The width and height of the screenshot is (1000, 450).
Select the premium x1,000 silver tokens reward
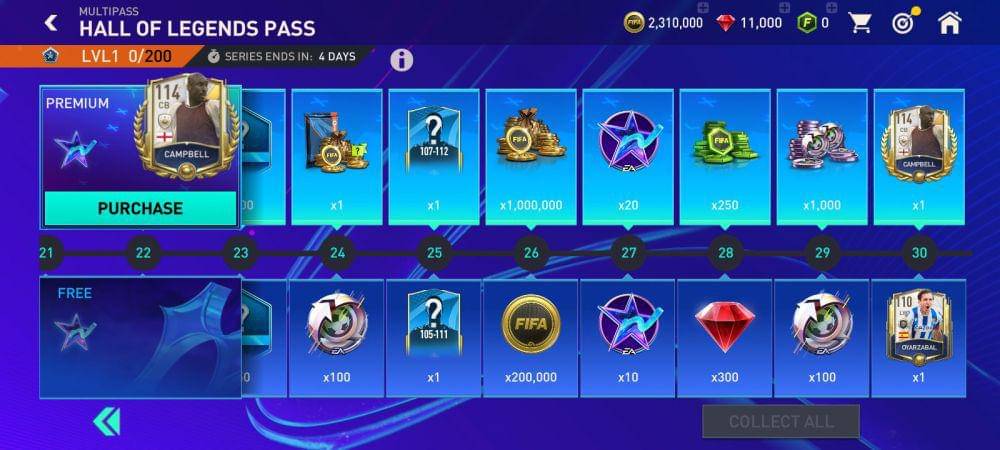click(x=822, y=156)
